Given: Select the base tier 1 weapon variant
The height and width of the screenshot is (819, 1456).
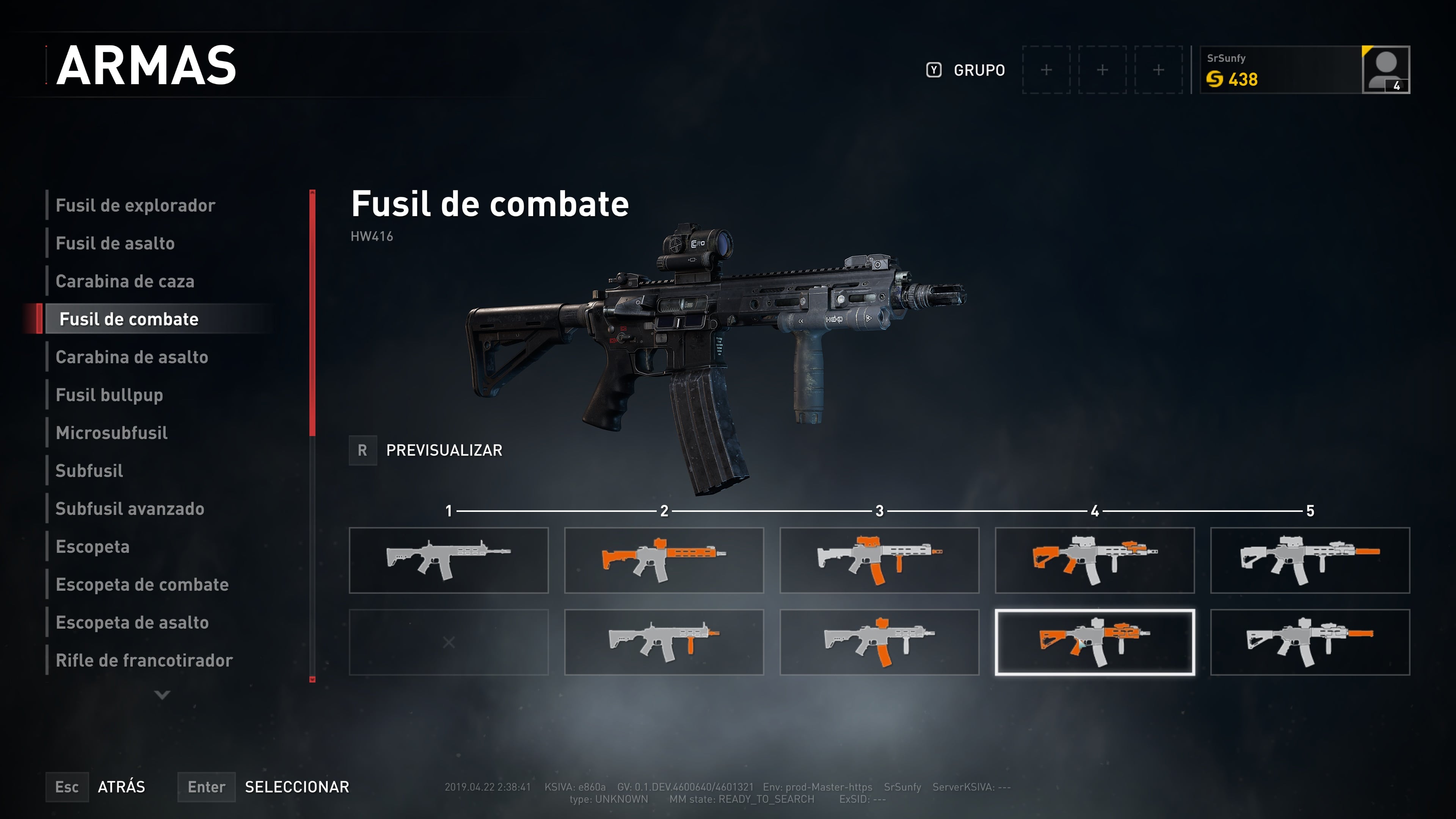Looking at the screenshot, I should [x=448, y=560].
